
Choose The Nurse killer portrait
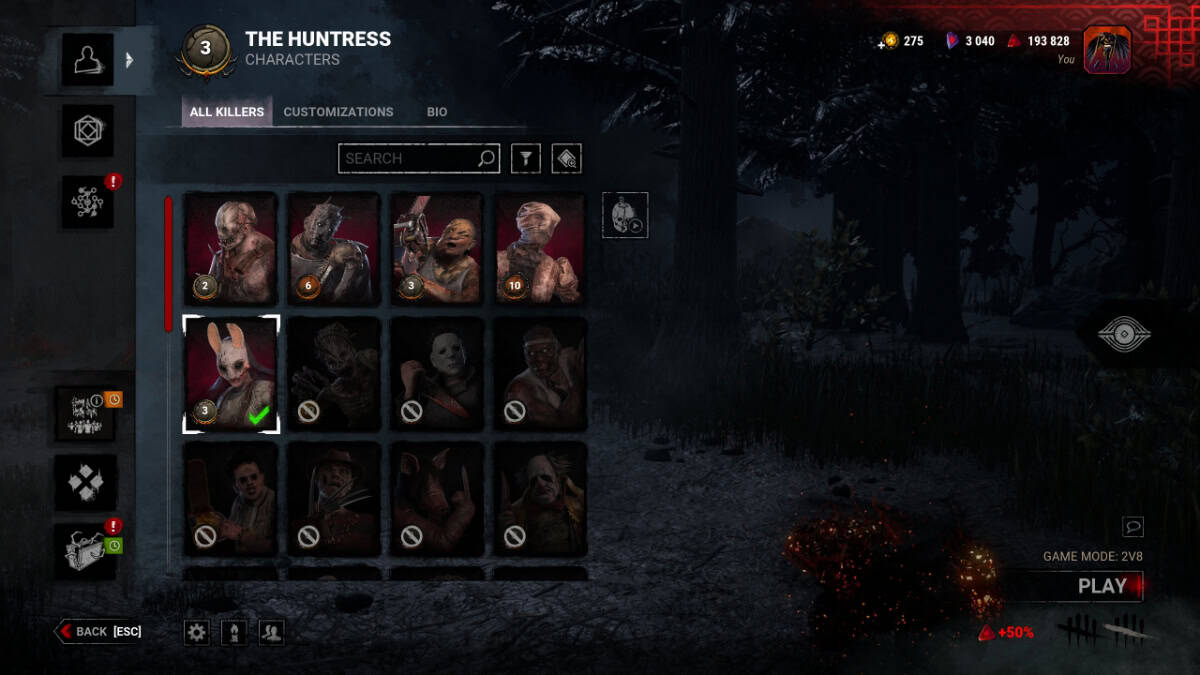pos(540,248)
